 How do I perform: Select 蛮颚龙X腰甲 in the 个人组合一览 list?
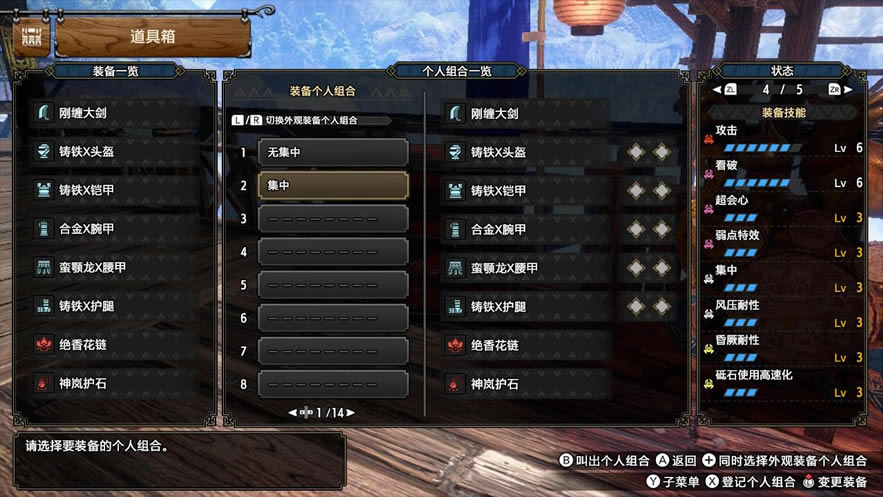coord(527,268)
